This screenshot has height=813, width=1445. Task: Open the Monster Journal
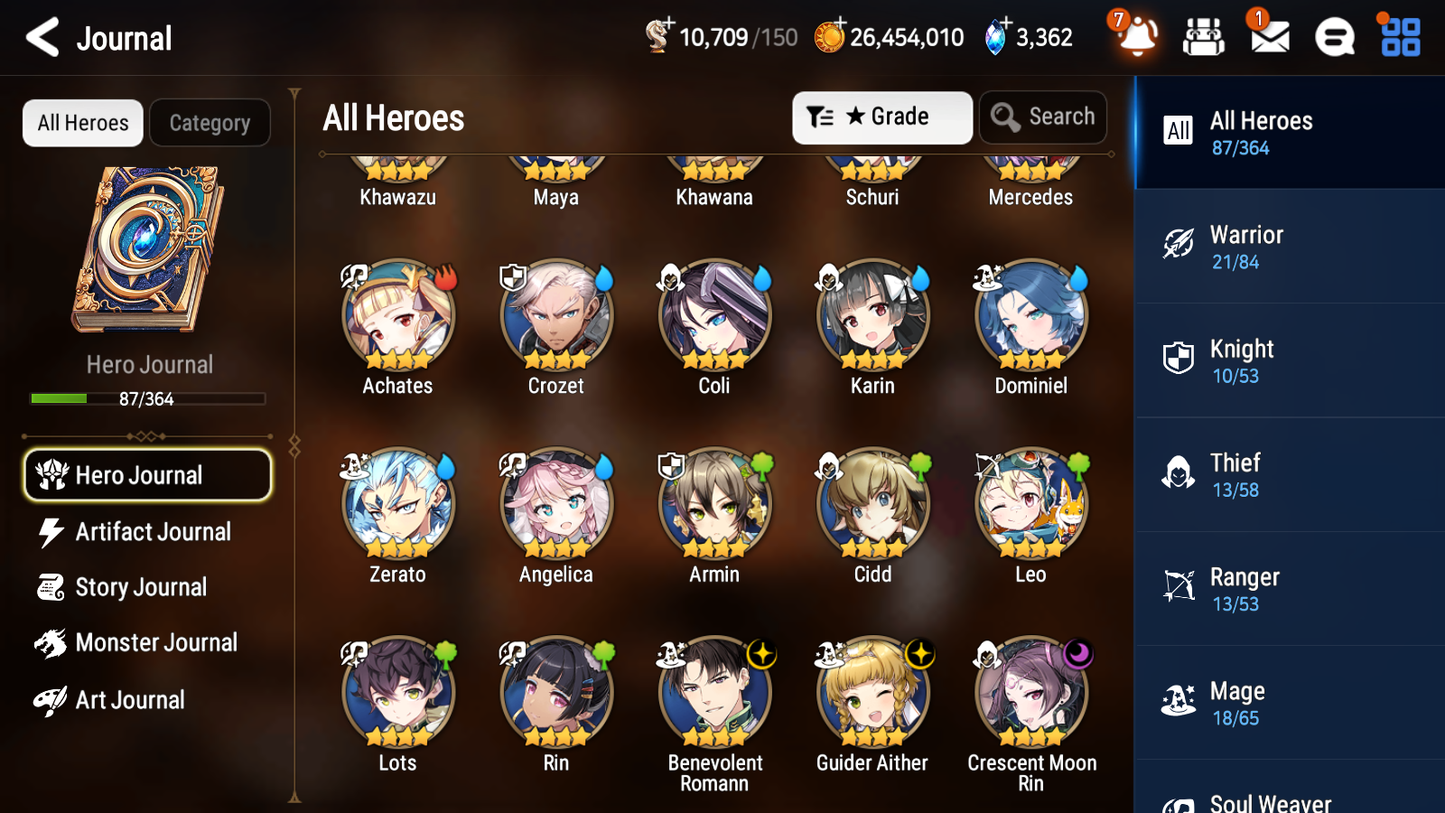tap(156, 643)
